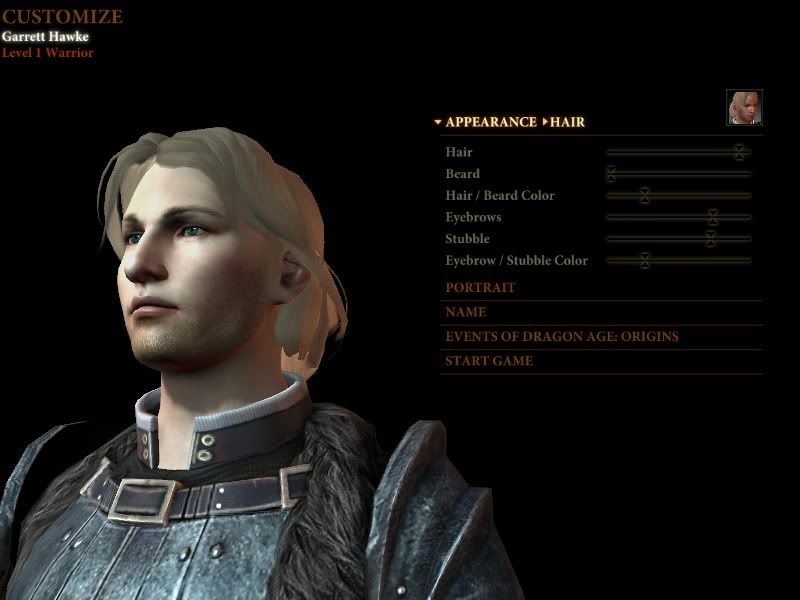Image resolution: width=800 pixels, height=600 pixels.
Task: Move the Eyebrows slider
Action: click(x=712, y=217)
